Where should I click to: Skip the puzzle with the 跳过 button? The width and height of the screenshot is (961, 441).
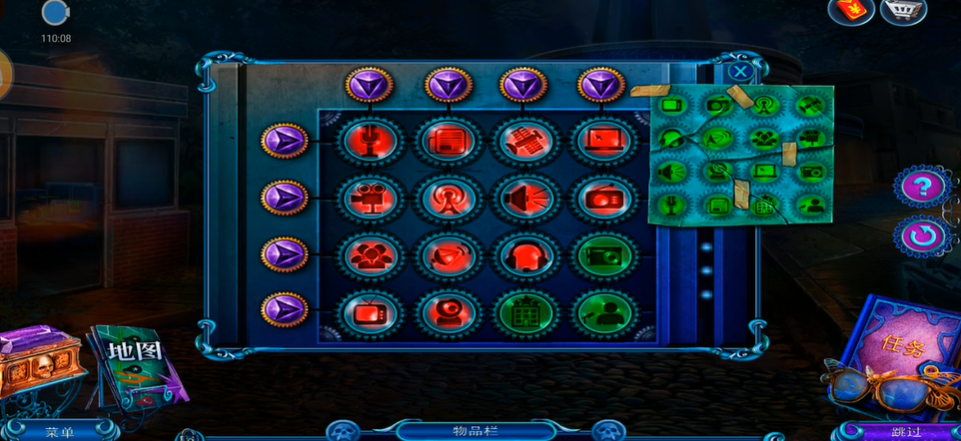click(906, 432)
